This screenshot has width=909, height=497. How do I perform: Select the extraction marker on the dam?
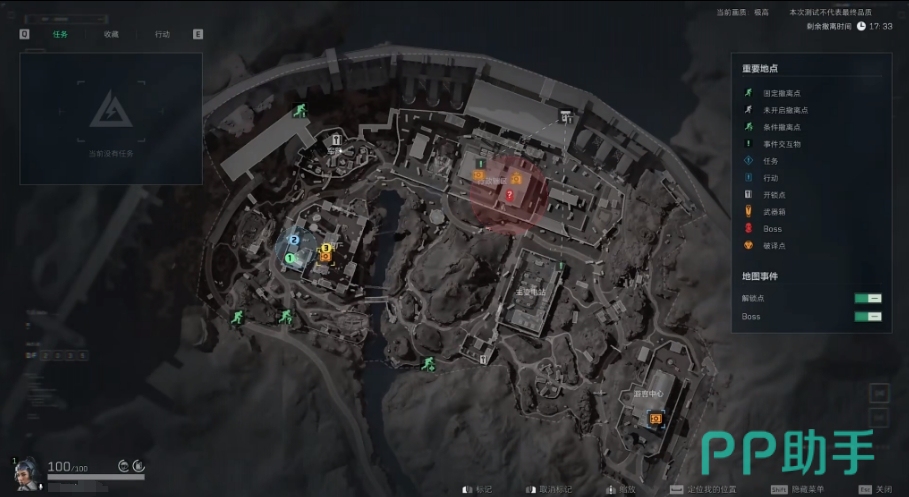tap(298, 111)
